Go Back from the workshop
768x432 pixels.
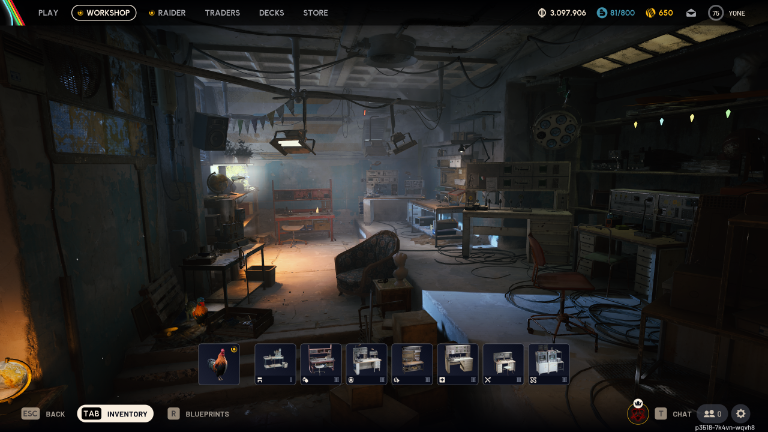point(43,413)
